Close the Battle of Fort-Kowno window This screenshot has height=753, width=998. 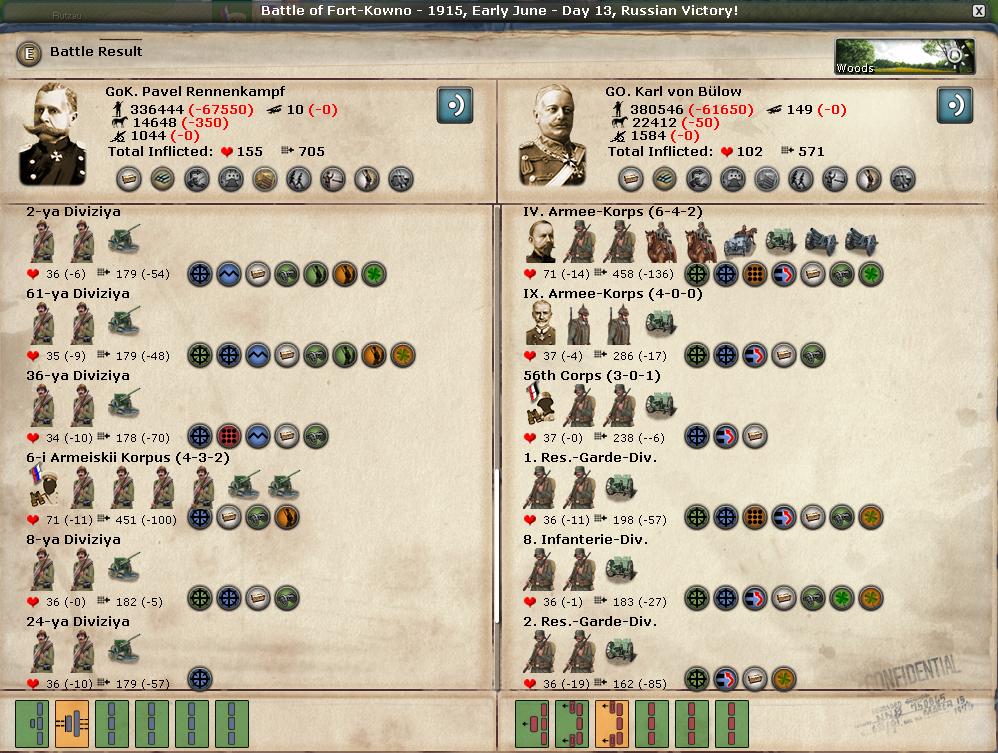click(x=978, y=11)
